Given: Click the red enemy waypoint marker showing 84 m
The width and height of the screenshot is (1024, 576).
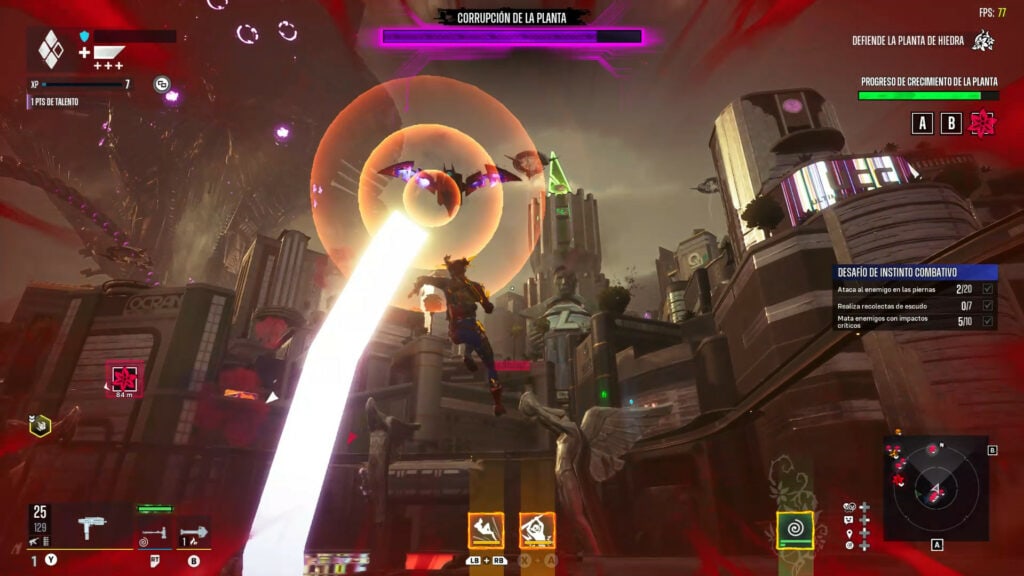Looking at the screenshot, I should coord(124,379).
